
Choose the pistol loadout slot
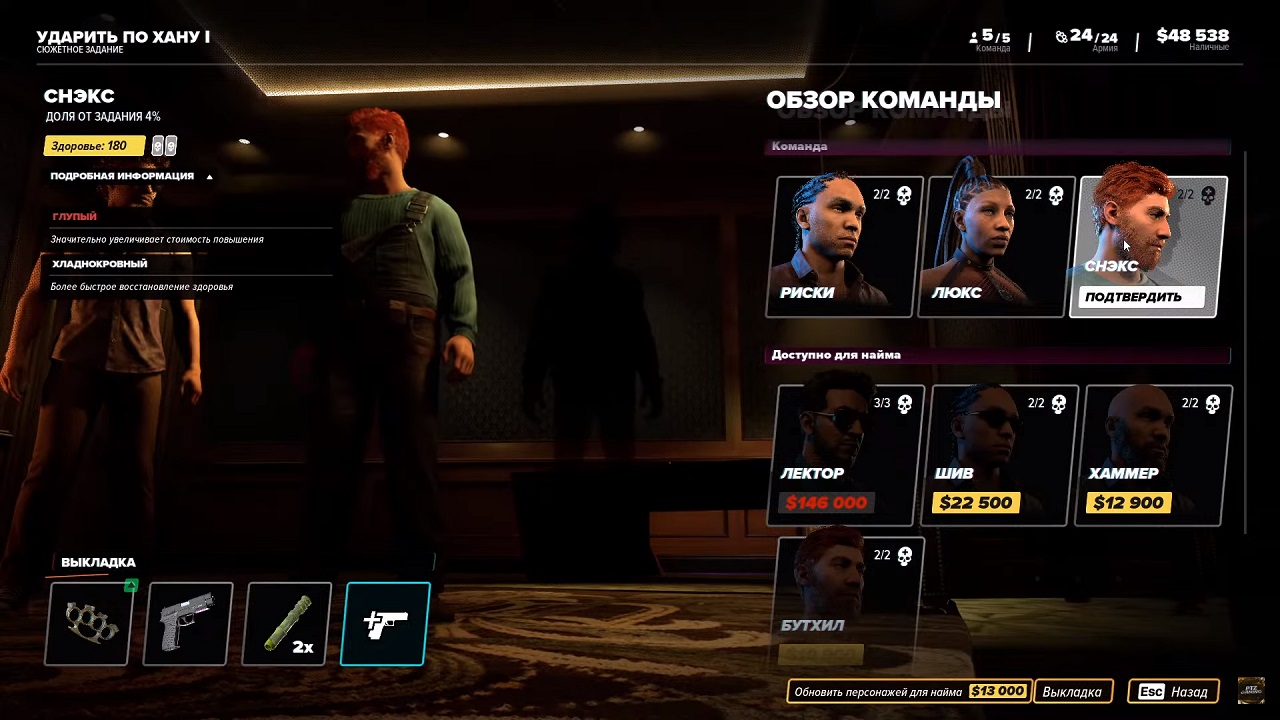(188, 623)
